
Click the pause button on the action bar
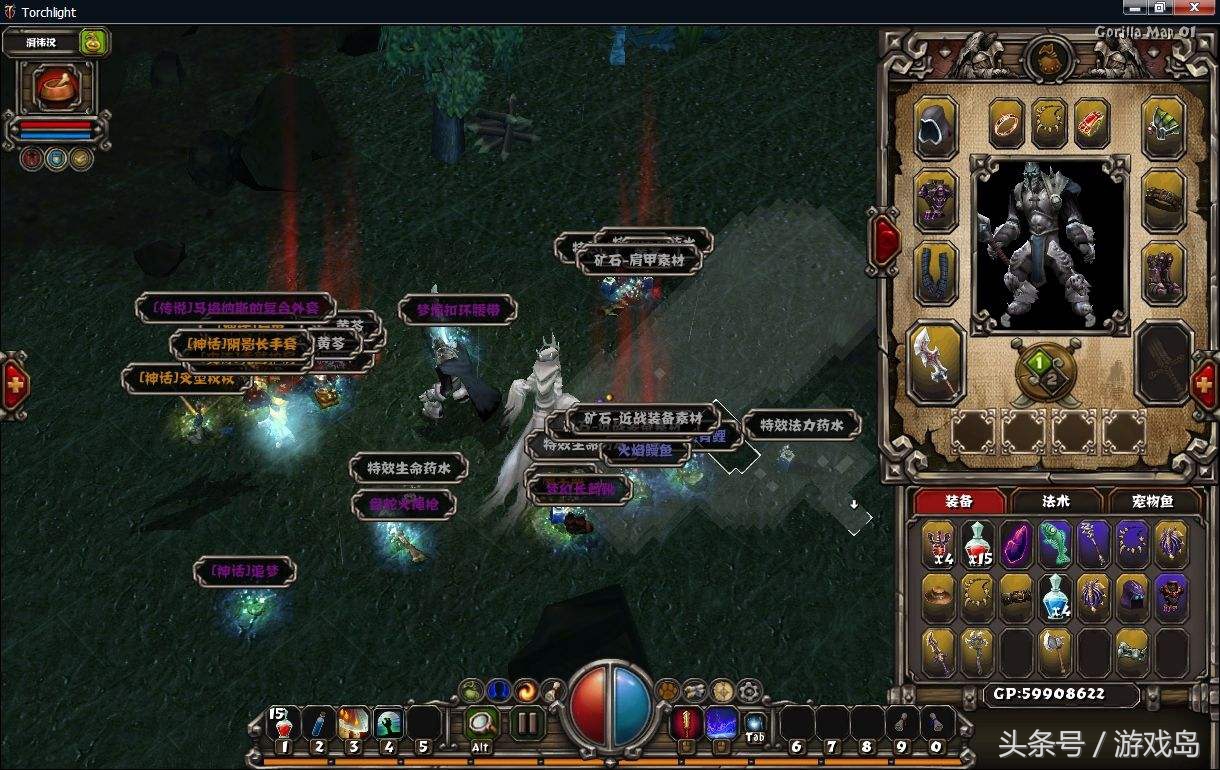point(528,722)
